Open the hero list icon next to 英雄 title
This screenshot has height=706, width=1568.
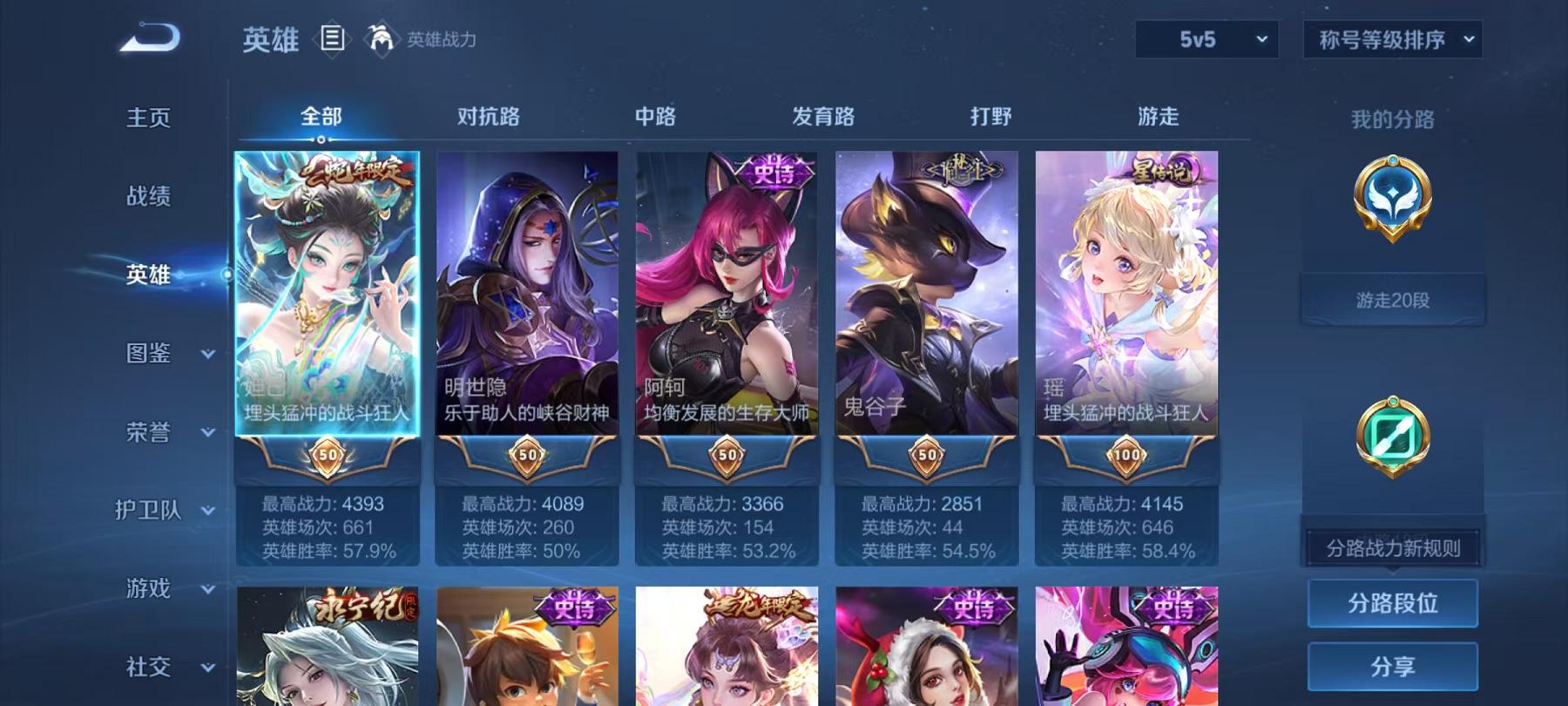pyautogui.click(x=334, y=37)
